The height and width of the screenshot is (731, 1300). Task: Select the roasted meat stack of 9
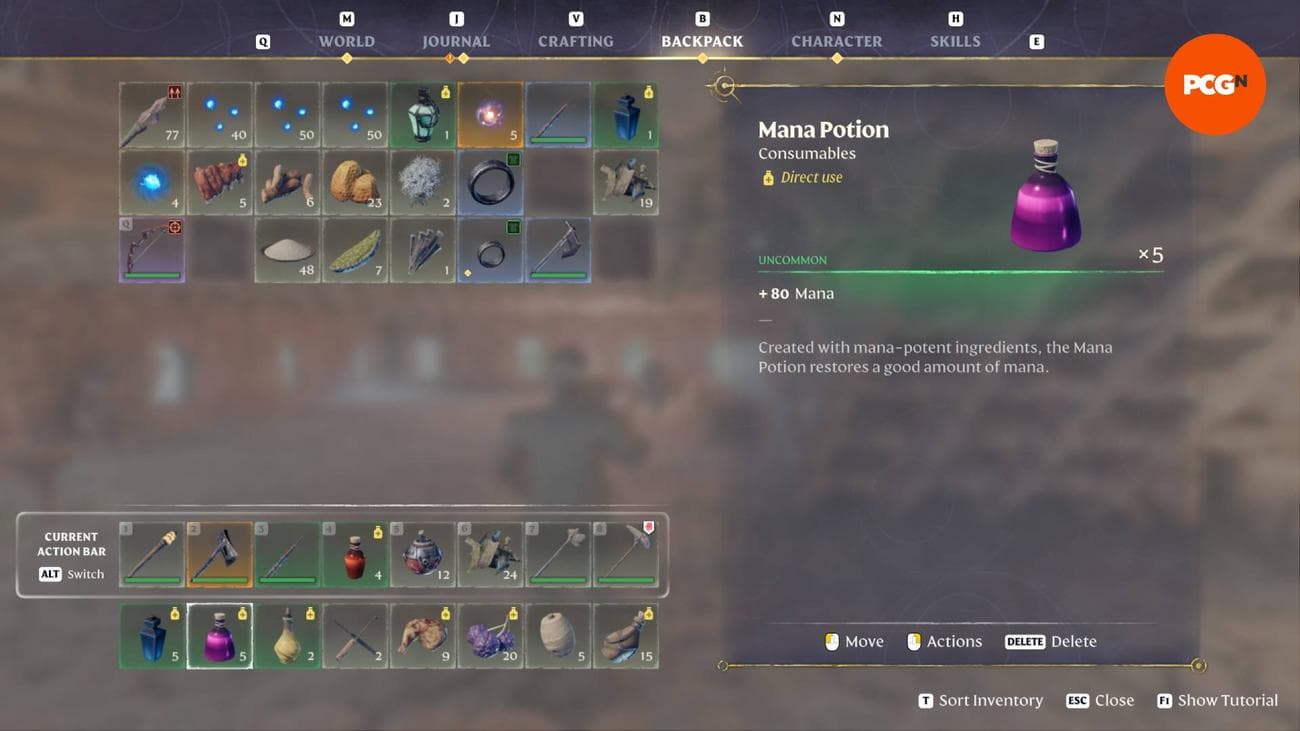423,637
